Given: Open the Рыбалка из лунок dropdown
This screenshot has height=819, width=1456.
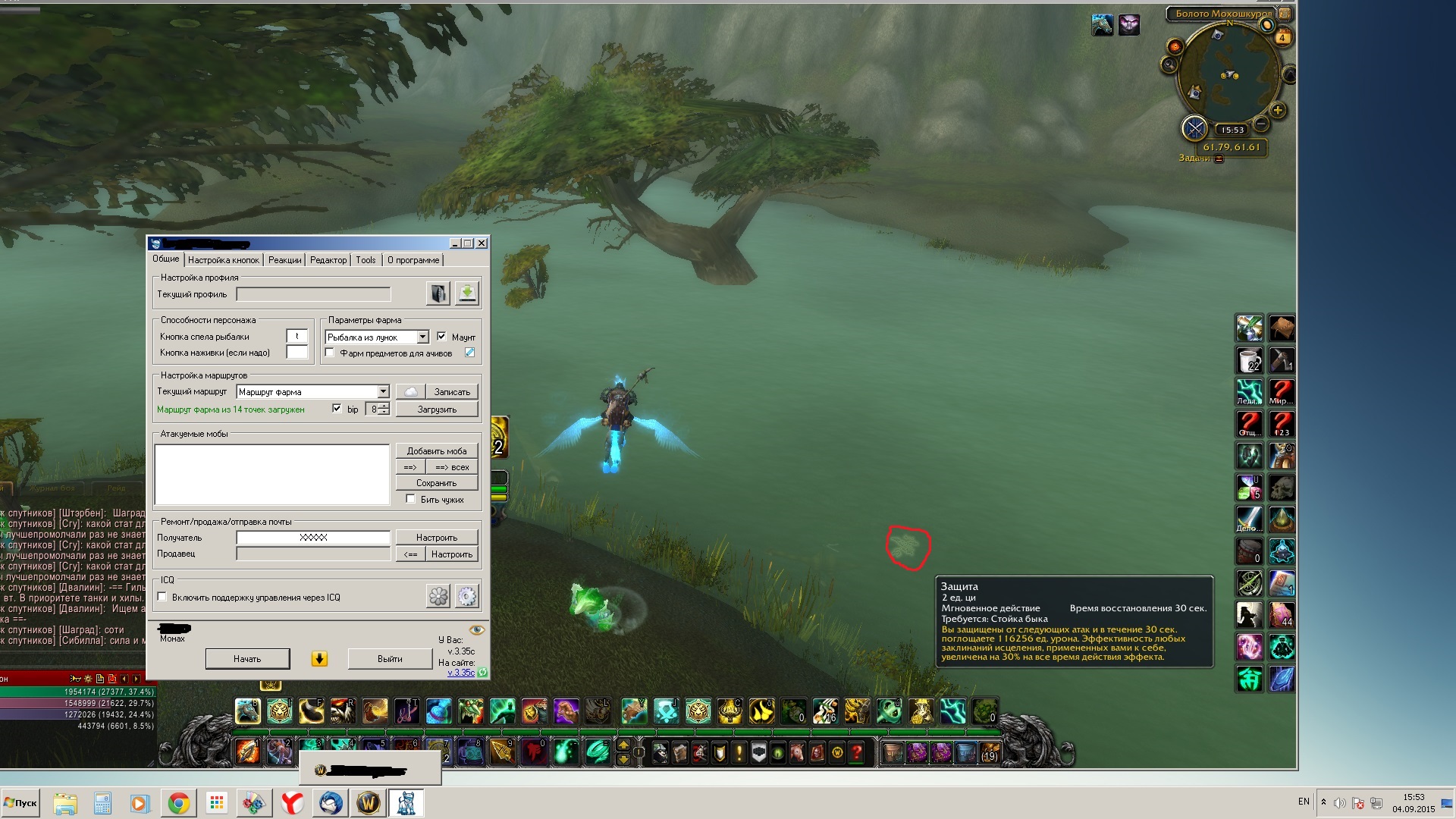Looking at the screenshot, I should tap(422, 337).
